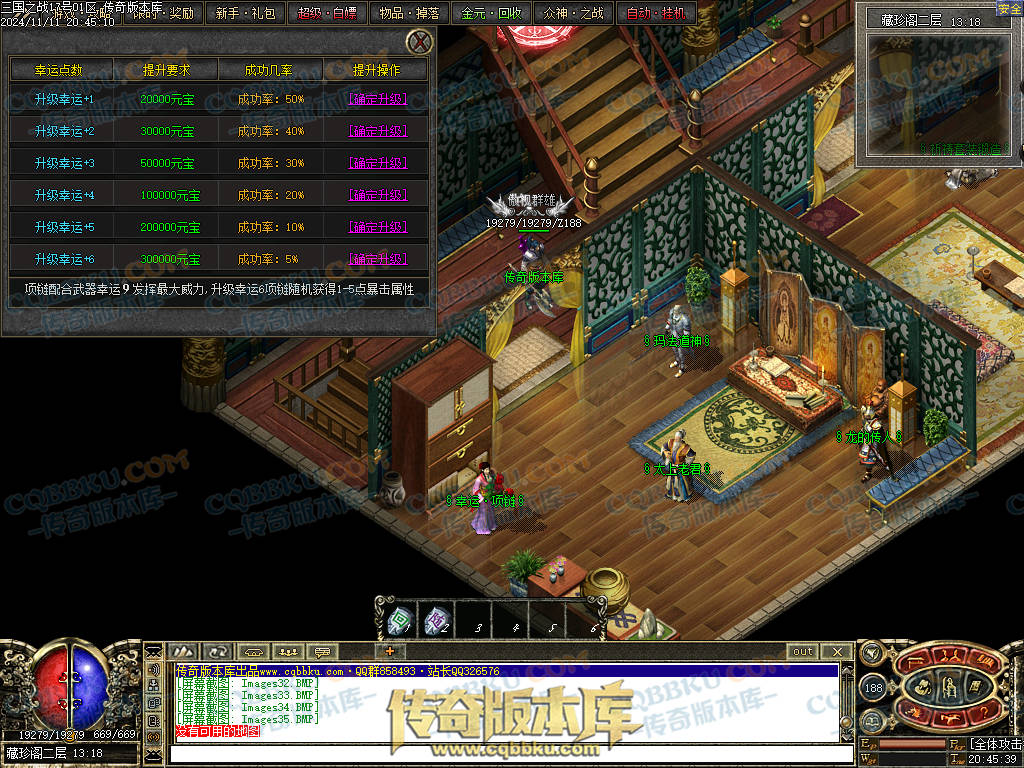Screen dimensions: 1024x768
Task: Open the 金元·回收 recycle menu
Action: (x=491, y=13)
